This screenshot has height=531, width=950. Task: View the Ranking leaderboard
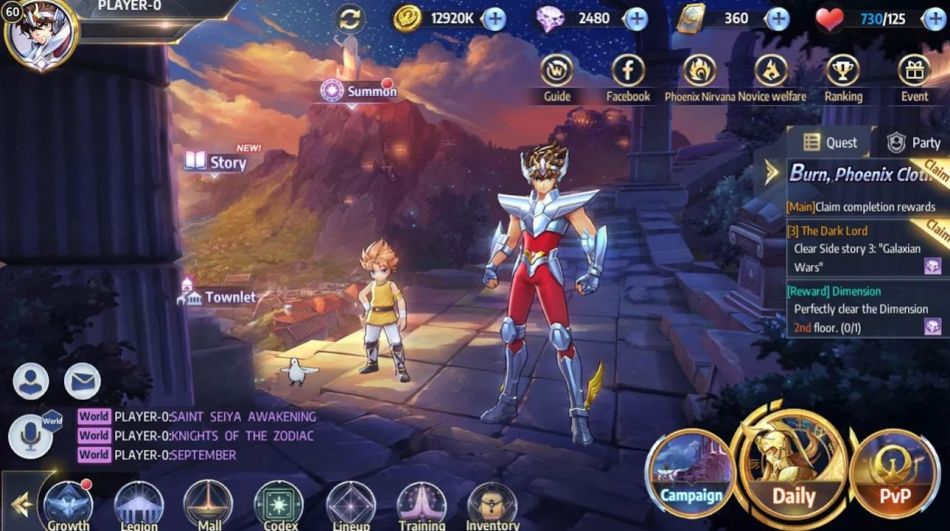(x=843, y=72)
